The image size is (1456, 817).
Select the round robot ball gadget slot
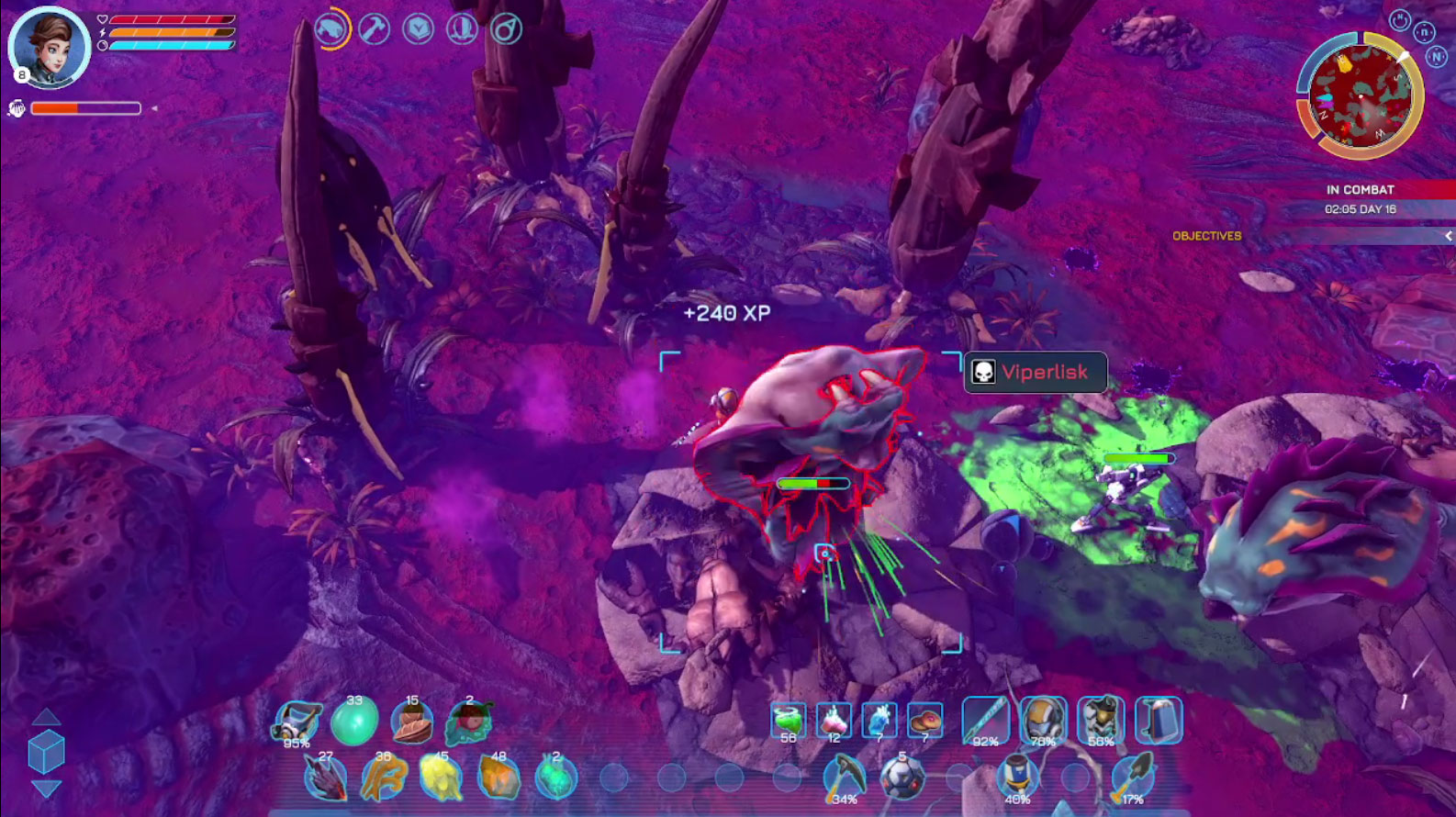pos(902,778)
